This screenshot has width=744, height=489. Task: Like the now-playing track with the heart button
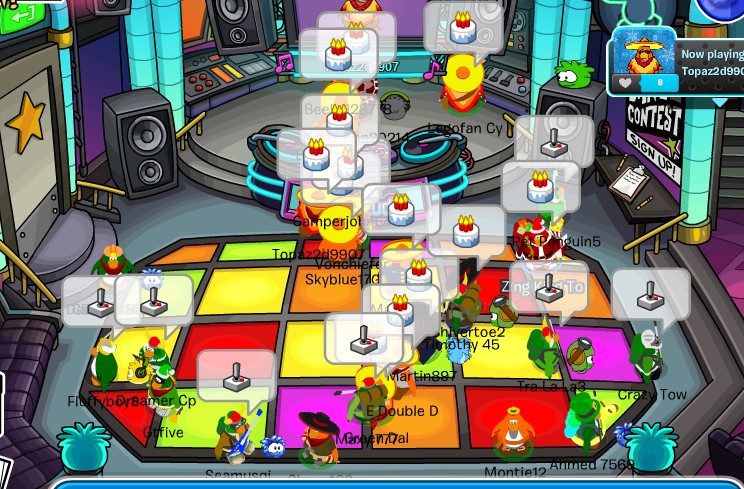pos(625,83)
